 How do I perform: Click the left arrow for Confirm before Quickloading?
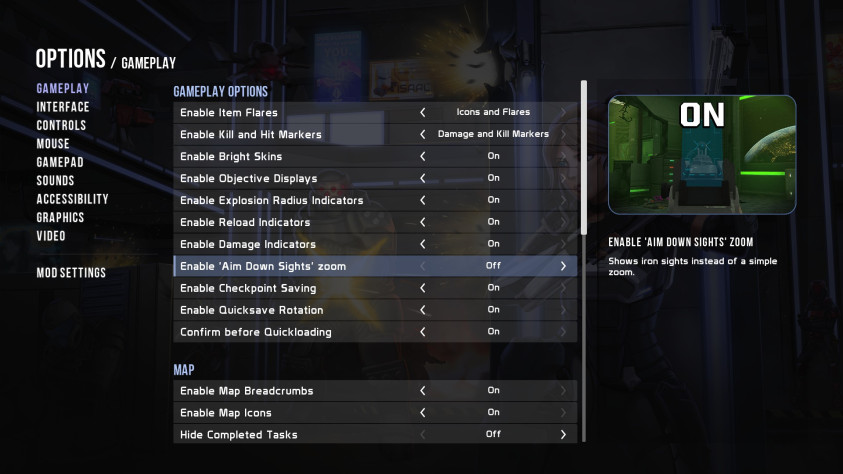423,332
